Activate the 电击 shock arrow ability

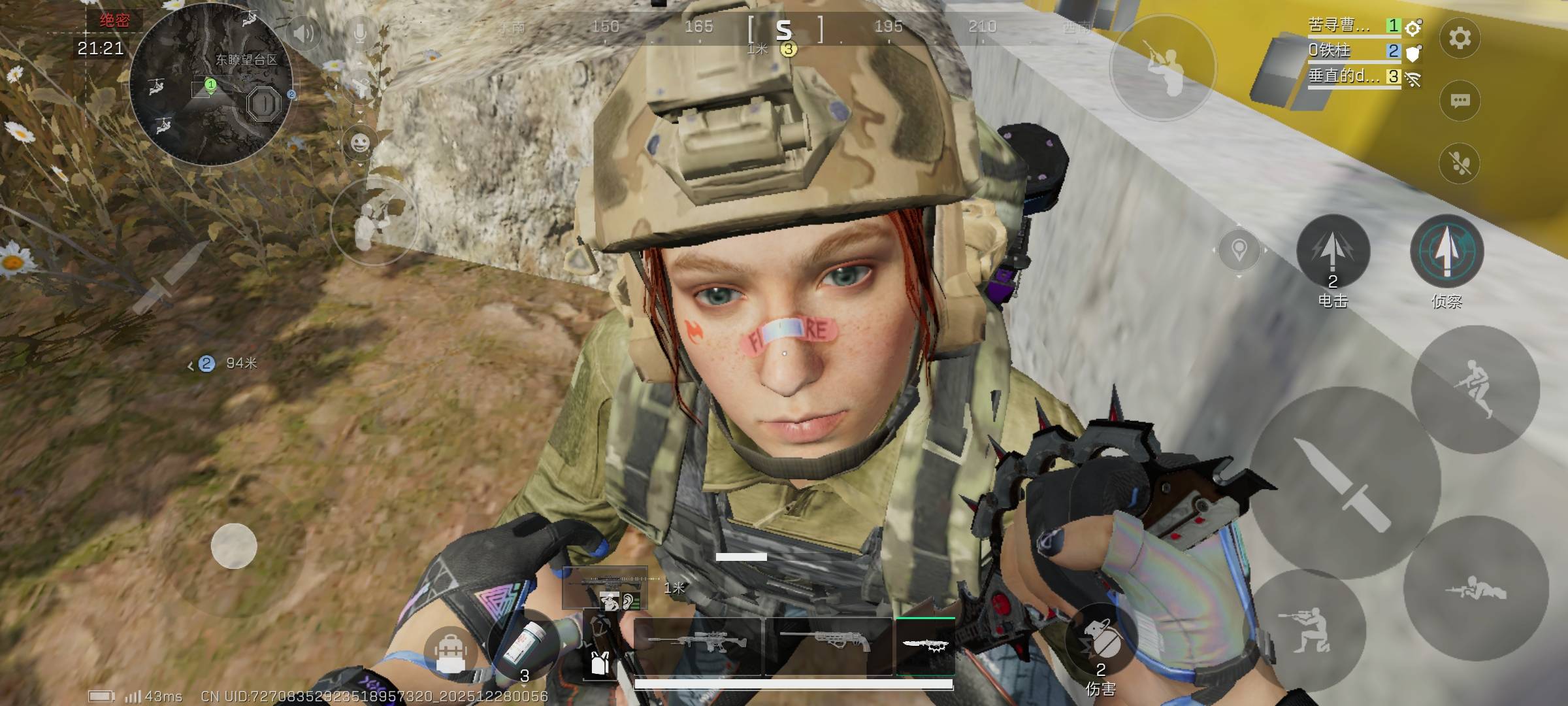coord(1333,252)
